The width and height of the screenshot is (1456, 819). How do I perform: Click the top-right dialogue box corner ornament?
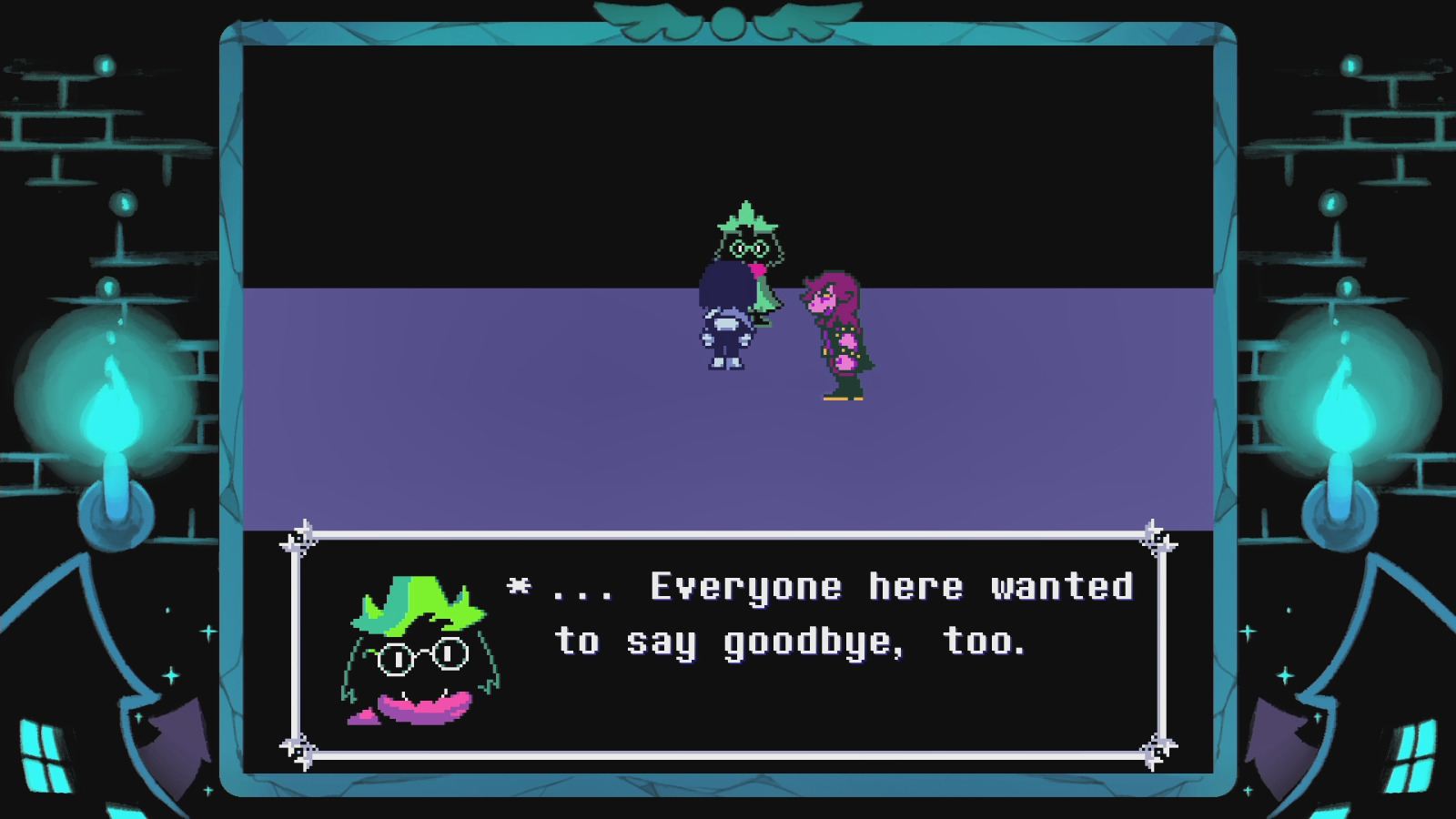click(1158, 537)
